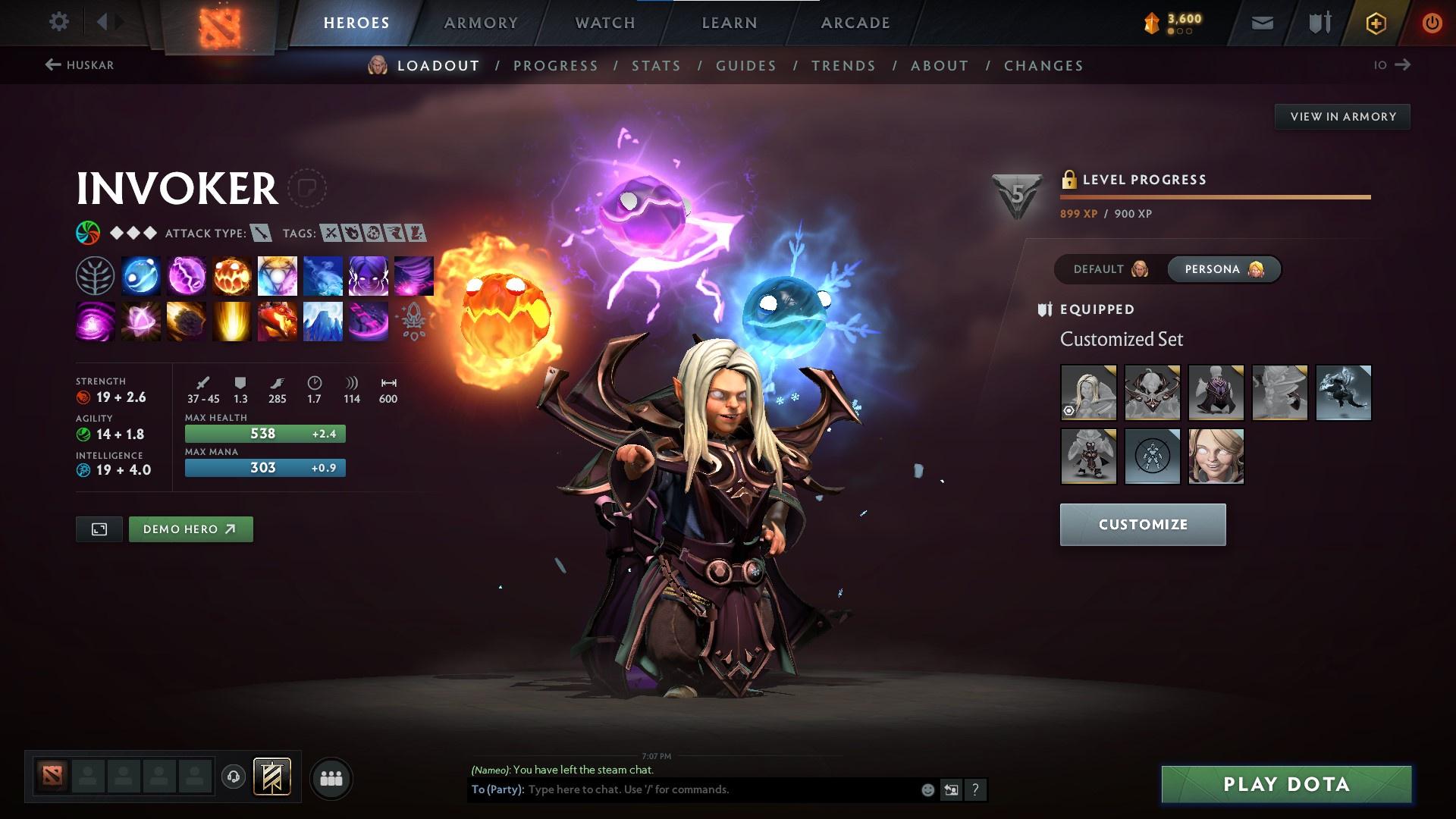Click the Exort orange orb ability icon
The image size is (1456, 819).
[231, 275]
